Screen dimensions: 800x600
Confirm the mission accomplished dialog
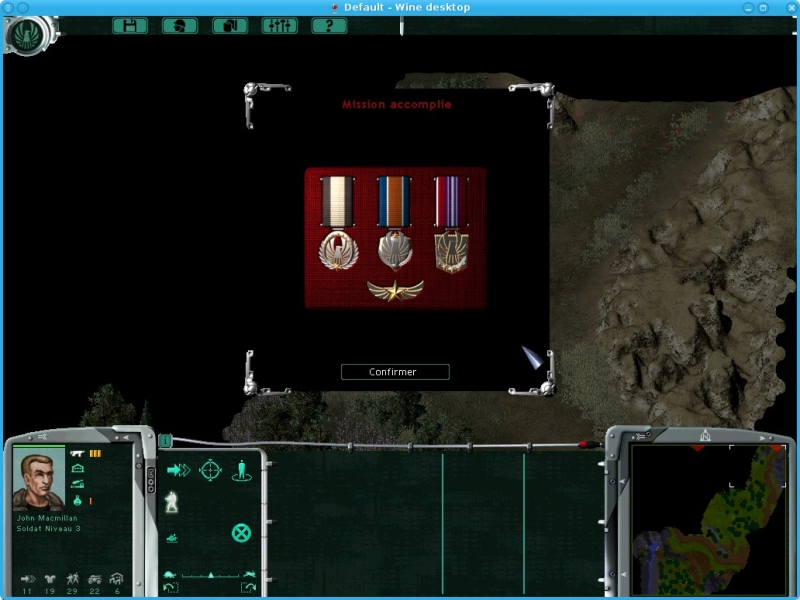coord(394,372)
